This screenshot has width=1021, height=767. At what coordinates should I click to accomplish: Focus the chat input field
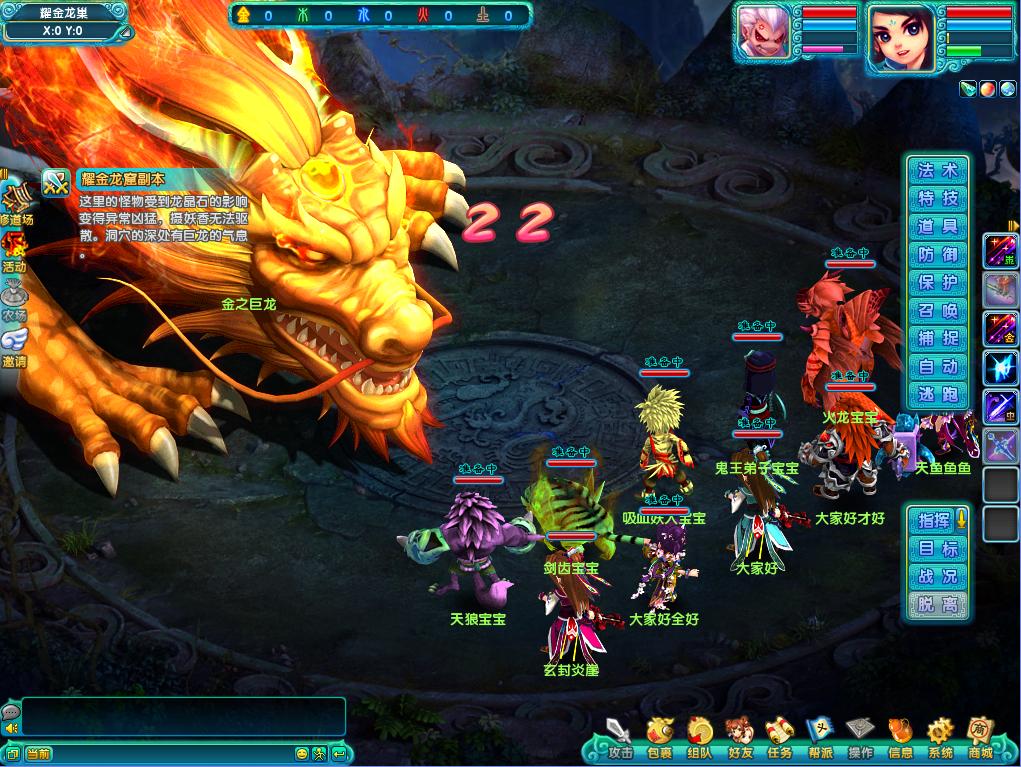pos(170,753)
